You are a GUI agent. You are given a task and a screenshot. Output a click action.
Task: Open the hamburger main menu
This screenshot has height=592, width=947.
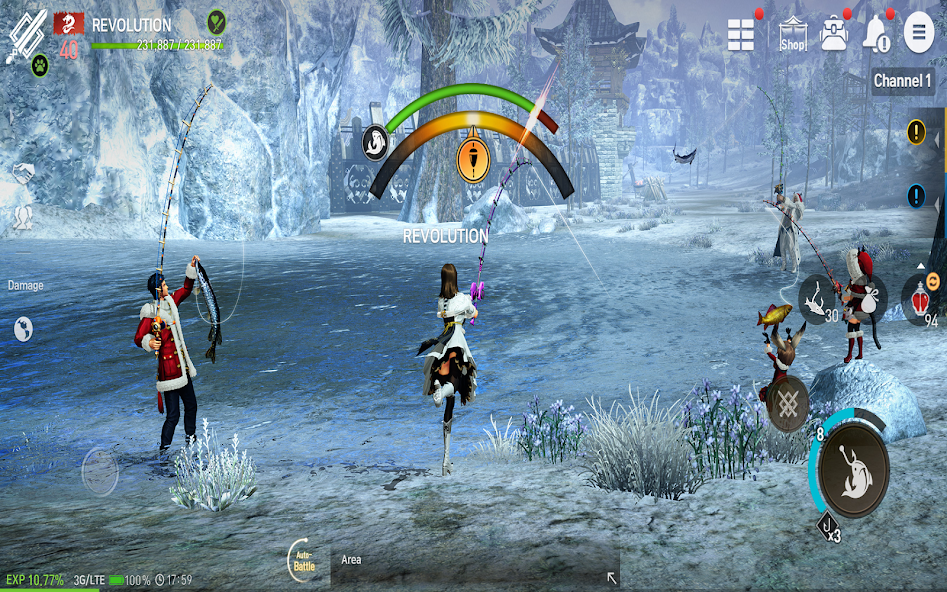(919, 33)
